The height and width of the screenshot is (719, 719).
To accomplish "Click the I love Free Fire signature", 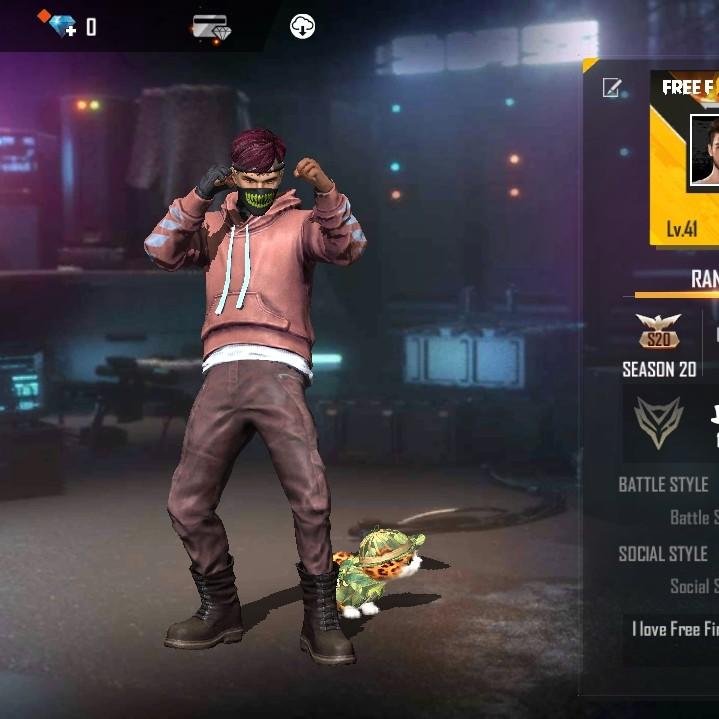I will click(675, 629).
